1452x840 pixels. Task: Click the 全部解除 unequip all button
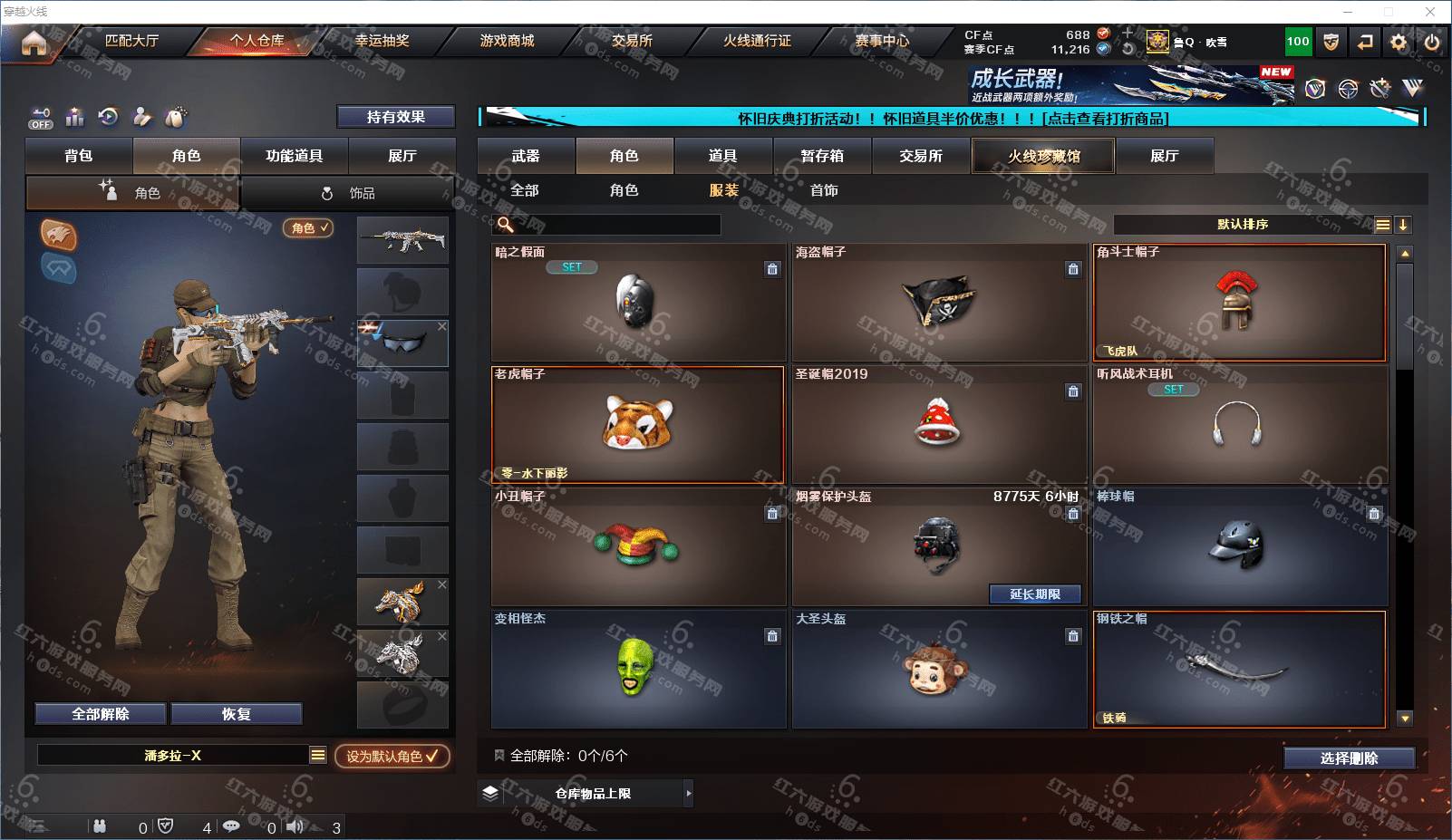101,714
